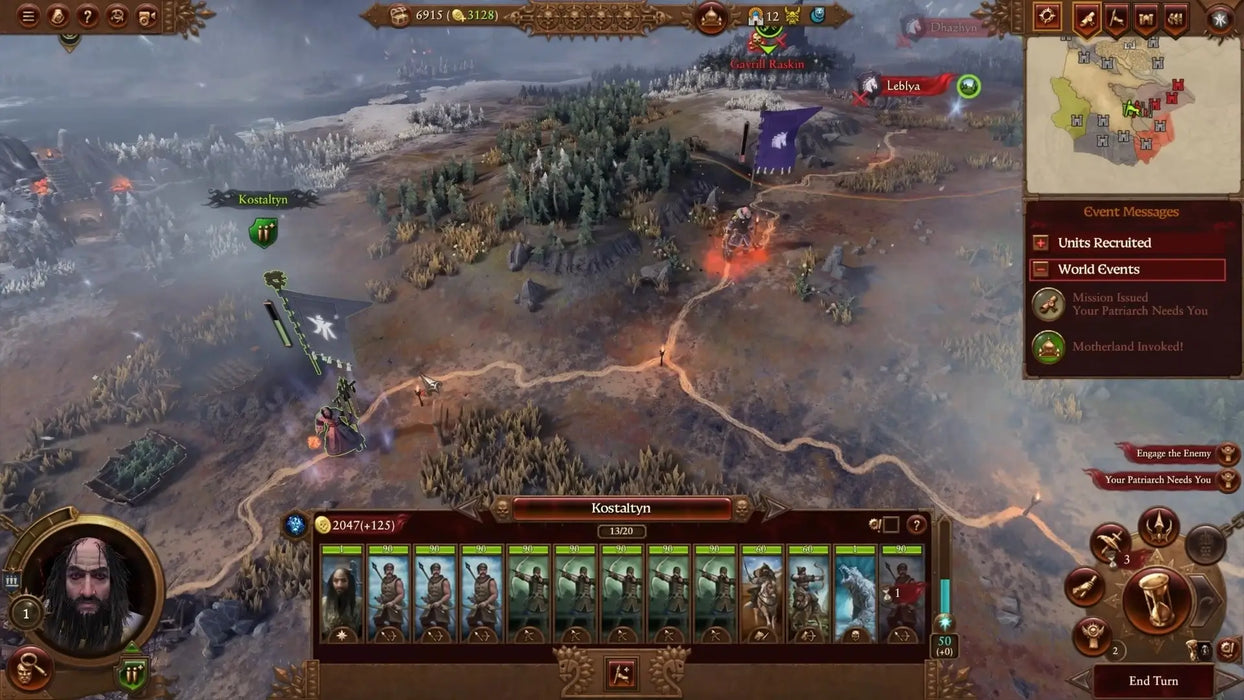The height and width of the screenshot is (700, 1244).
Task: Open the help question mark icon
Action: tap(88, 16)
